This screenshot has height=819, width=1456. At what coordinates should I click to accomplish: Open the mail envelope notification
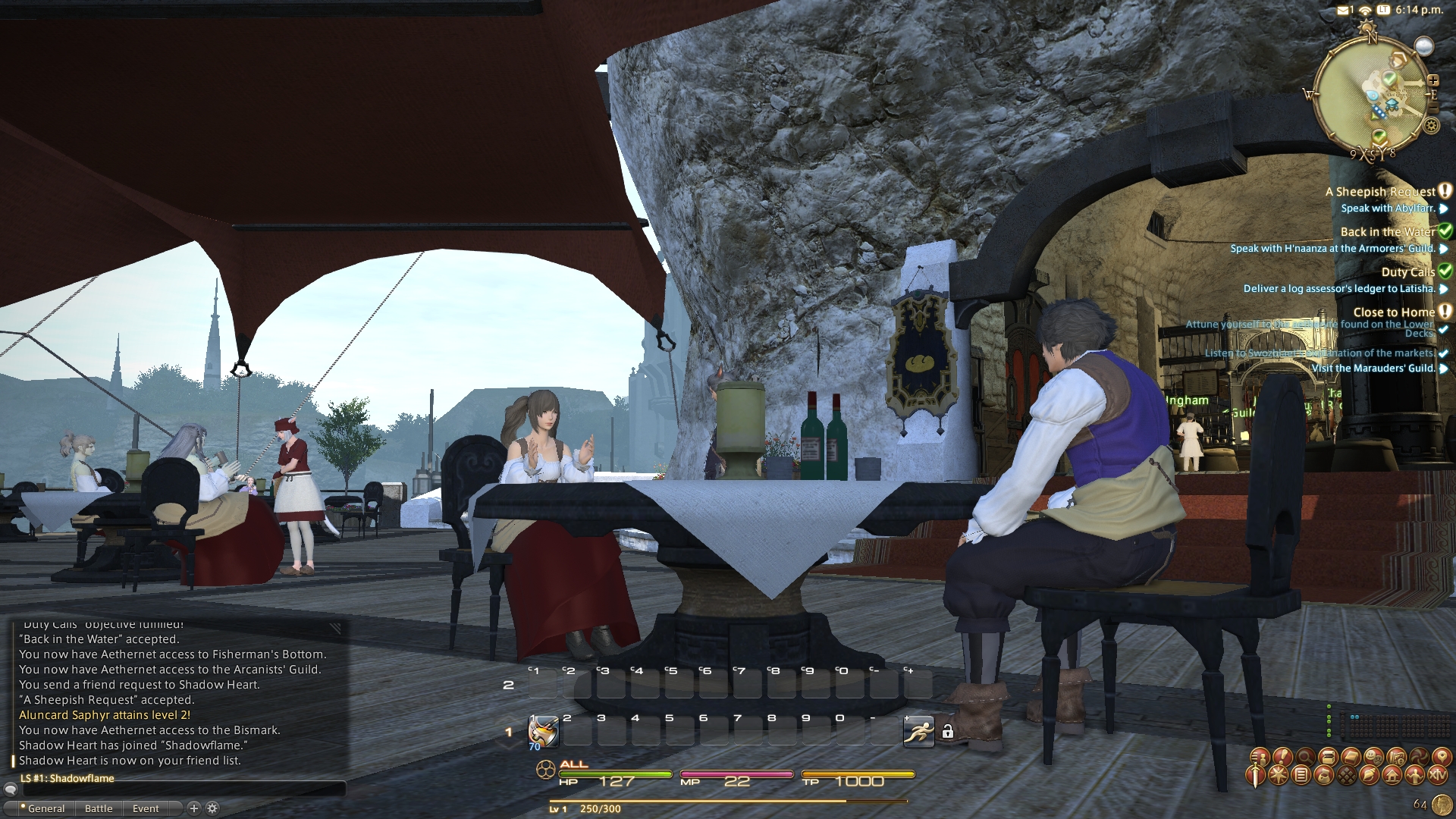pyautogui.click(x=1343, y=10)
